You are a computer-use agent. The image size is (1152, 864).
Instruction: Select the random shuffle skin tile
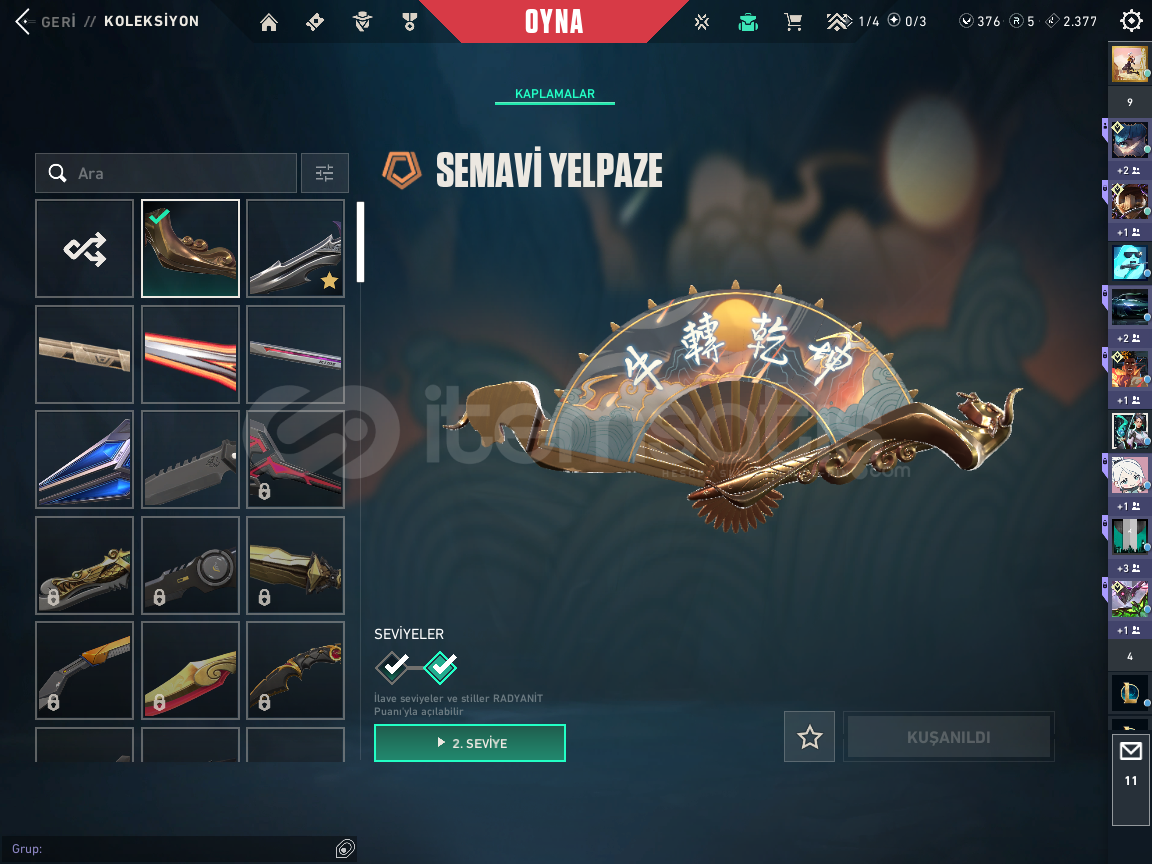[85, 249]
